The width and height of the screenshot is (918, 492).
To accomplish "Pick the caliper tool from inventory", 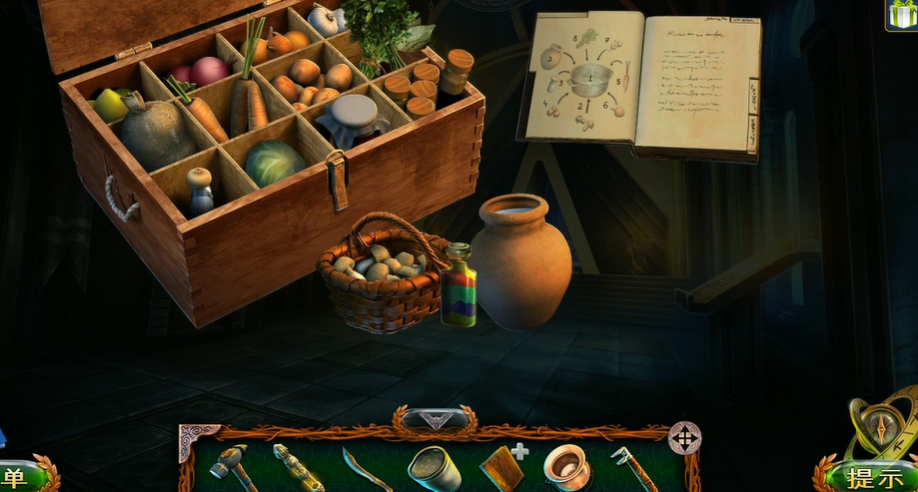I will point(633,467).
